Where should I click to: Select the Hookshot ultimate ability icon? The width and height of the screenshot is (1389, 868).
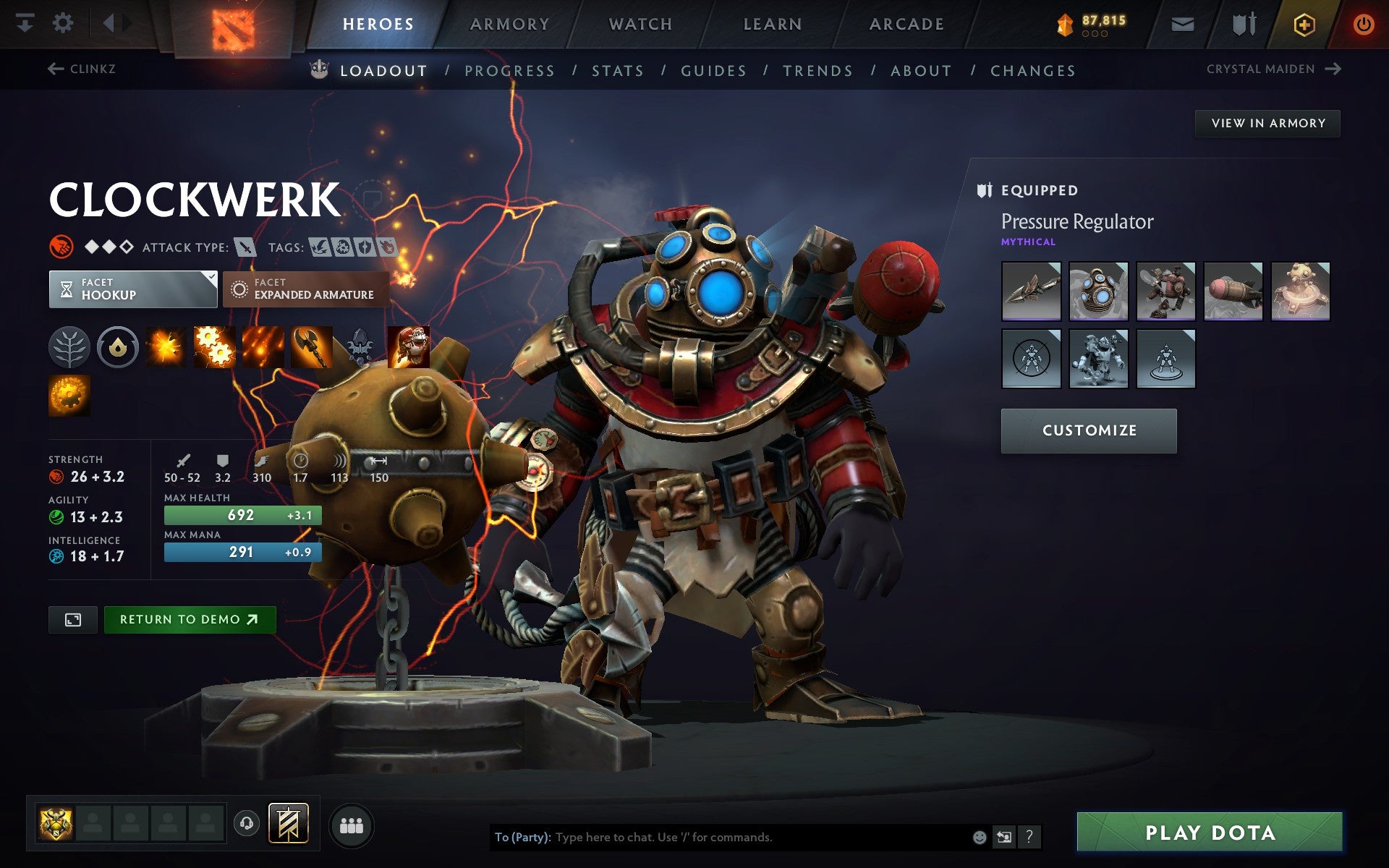coord(409,346)
